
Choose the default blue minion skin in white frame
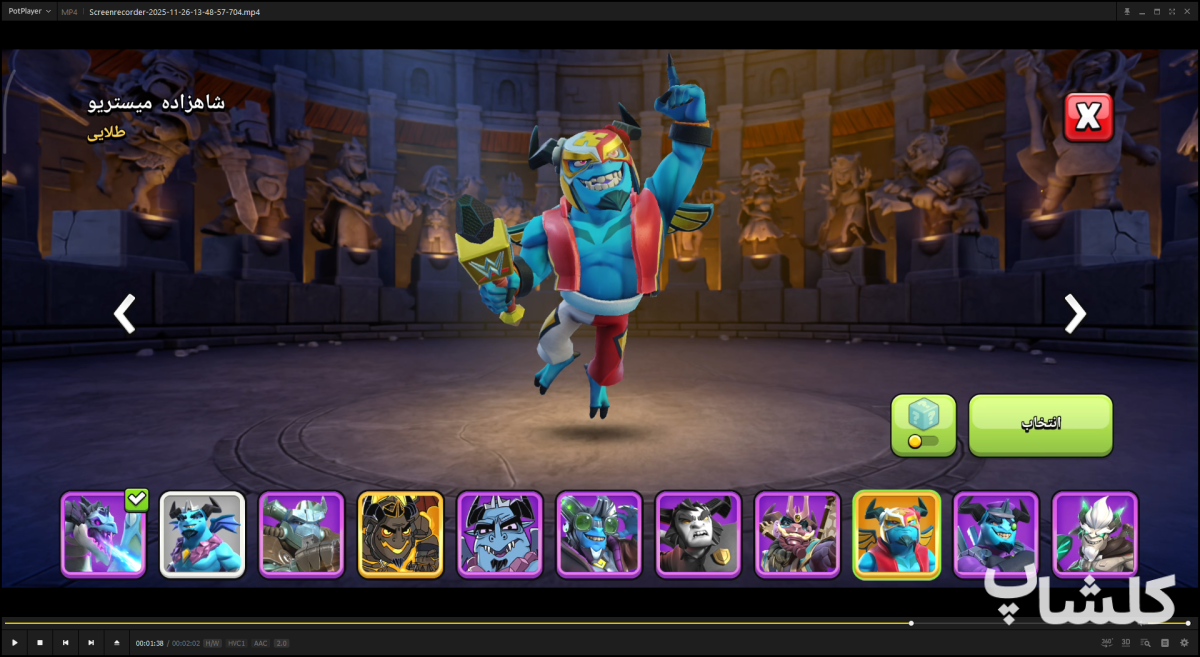tap(202, 534)
